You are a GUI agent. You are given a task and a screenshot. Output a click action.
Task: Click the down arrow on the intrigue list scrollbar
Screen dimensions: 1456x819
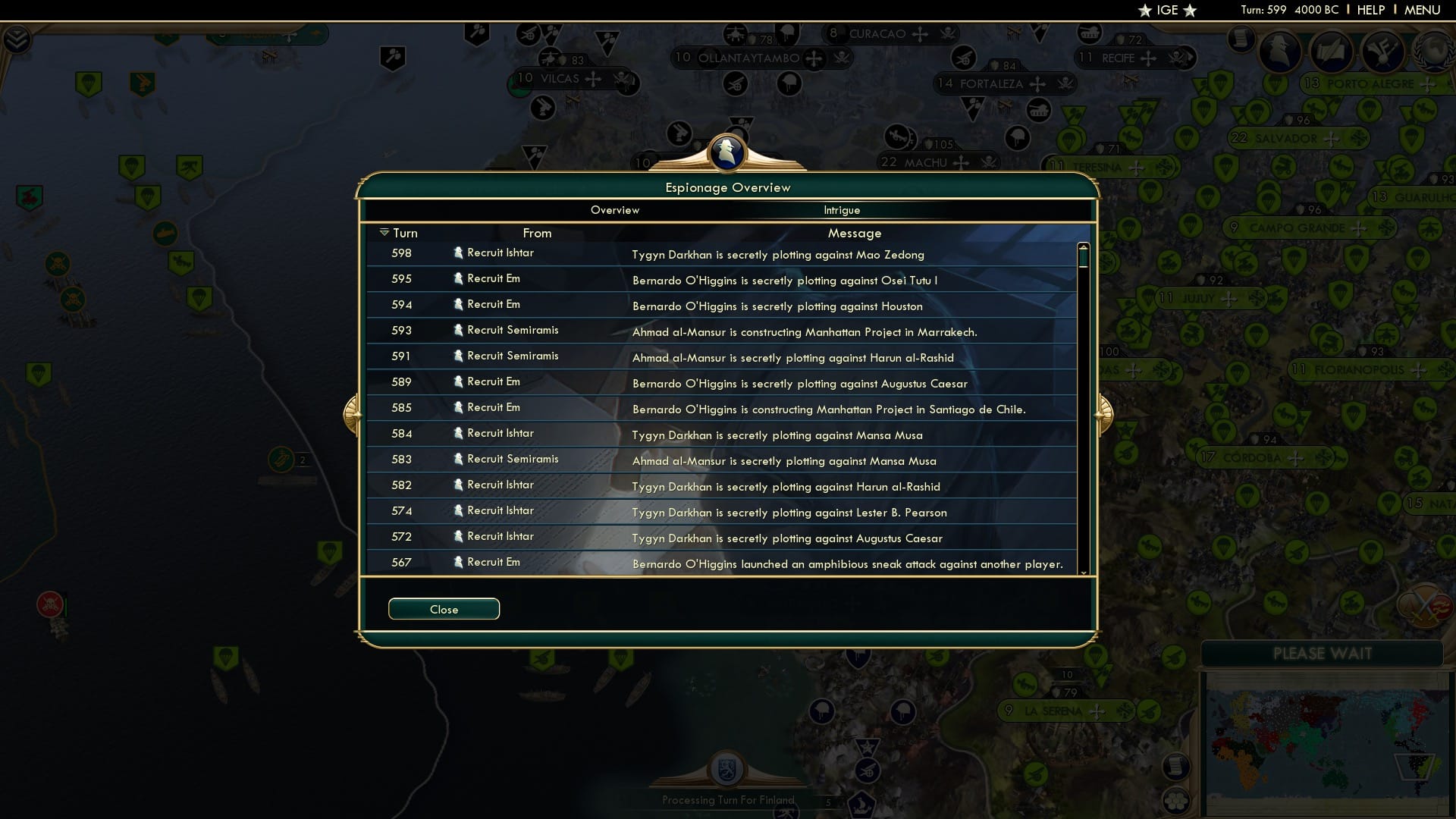(x=1083, y=573)
